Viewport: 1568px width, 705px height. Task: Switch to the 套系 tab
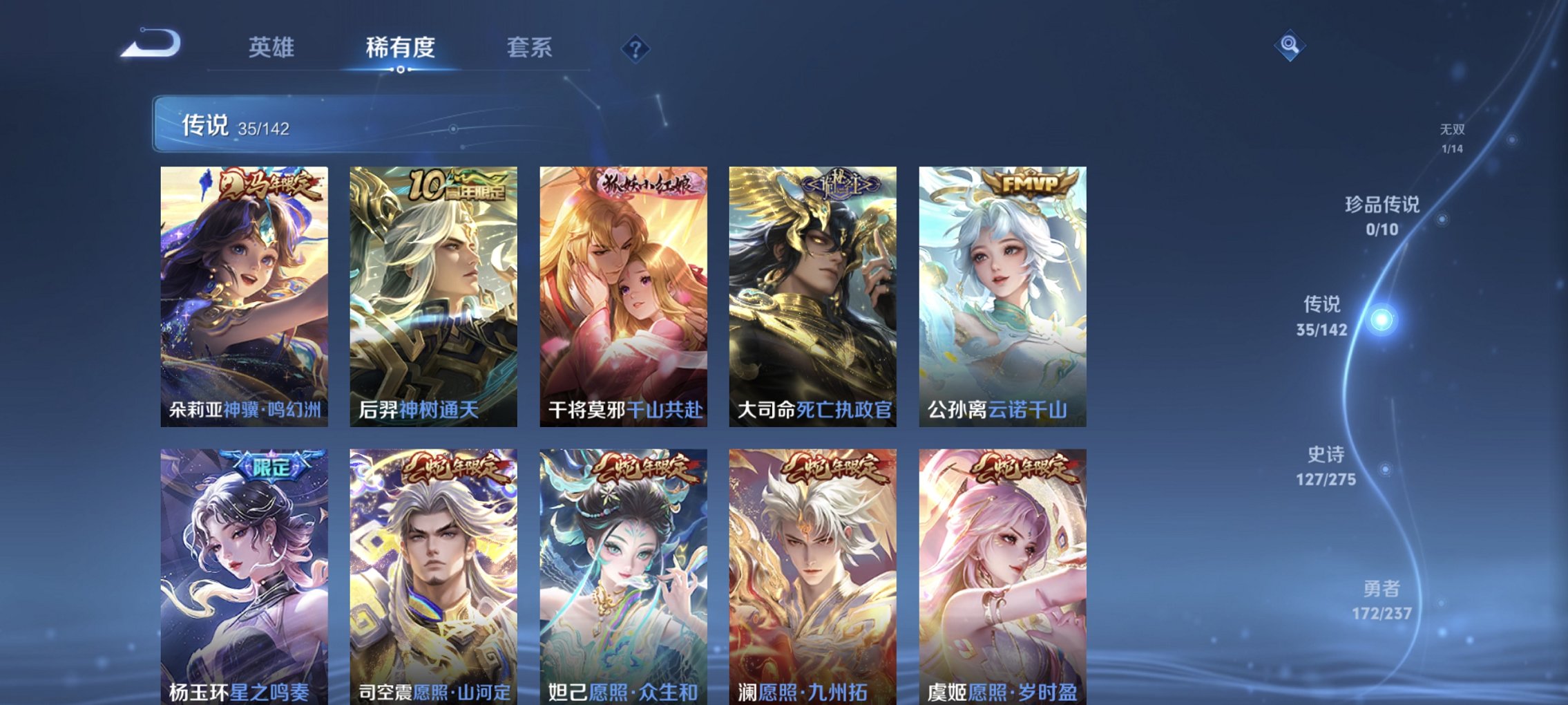pyautogui.click(x=528, y=47)
